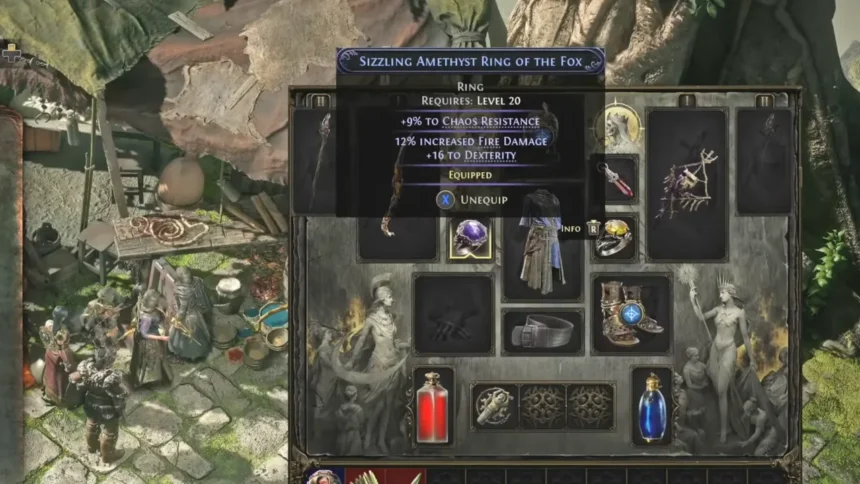Select the empty gloves slot
Viewport: 860px width, 484px height.
click(453, 314)
